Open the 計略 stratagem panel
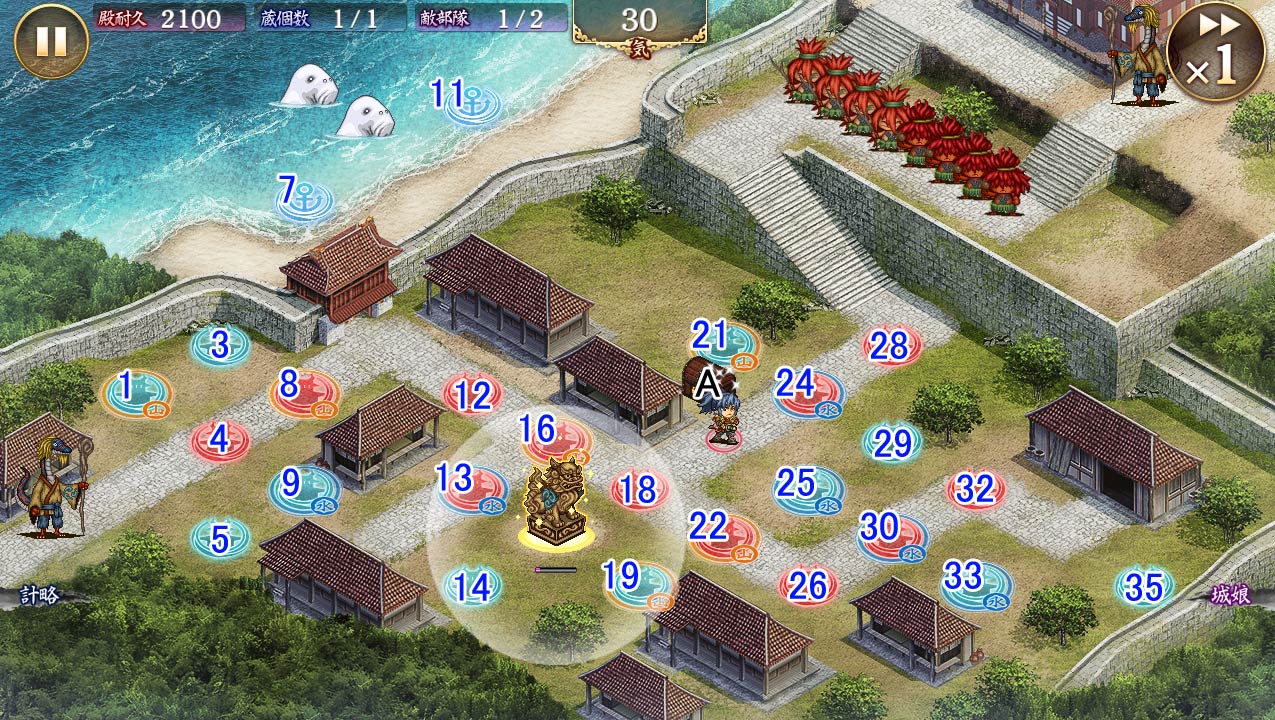This screenshot has height=720, width=1275. point(40,595)
